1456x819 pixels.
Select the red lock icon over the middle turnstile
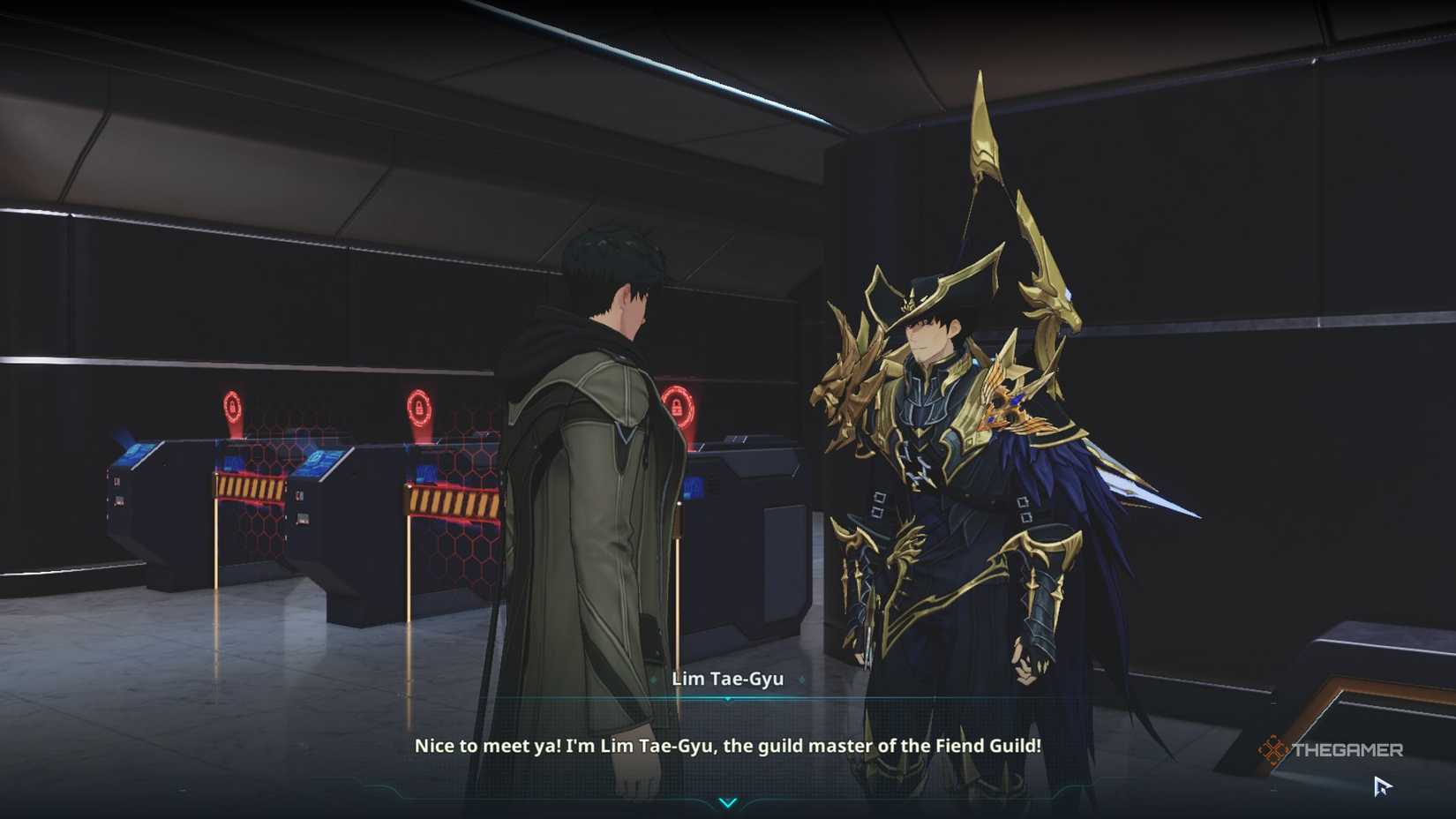point(419,405)
